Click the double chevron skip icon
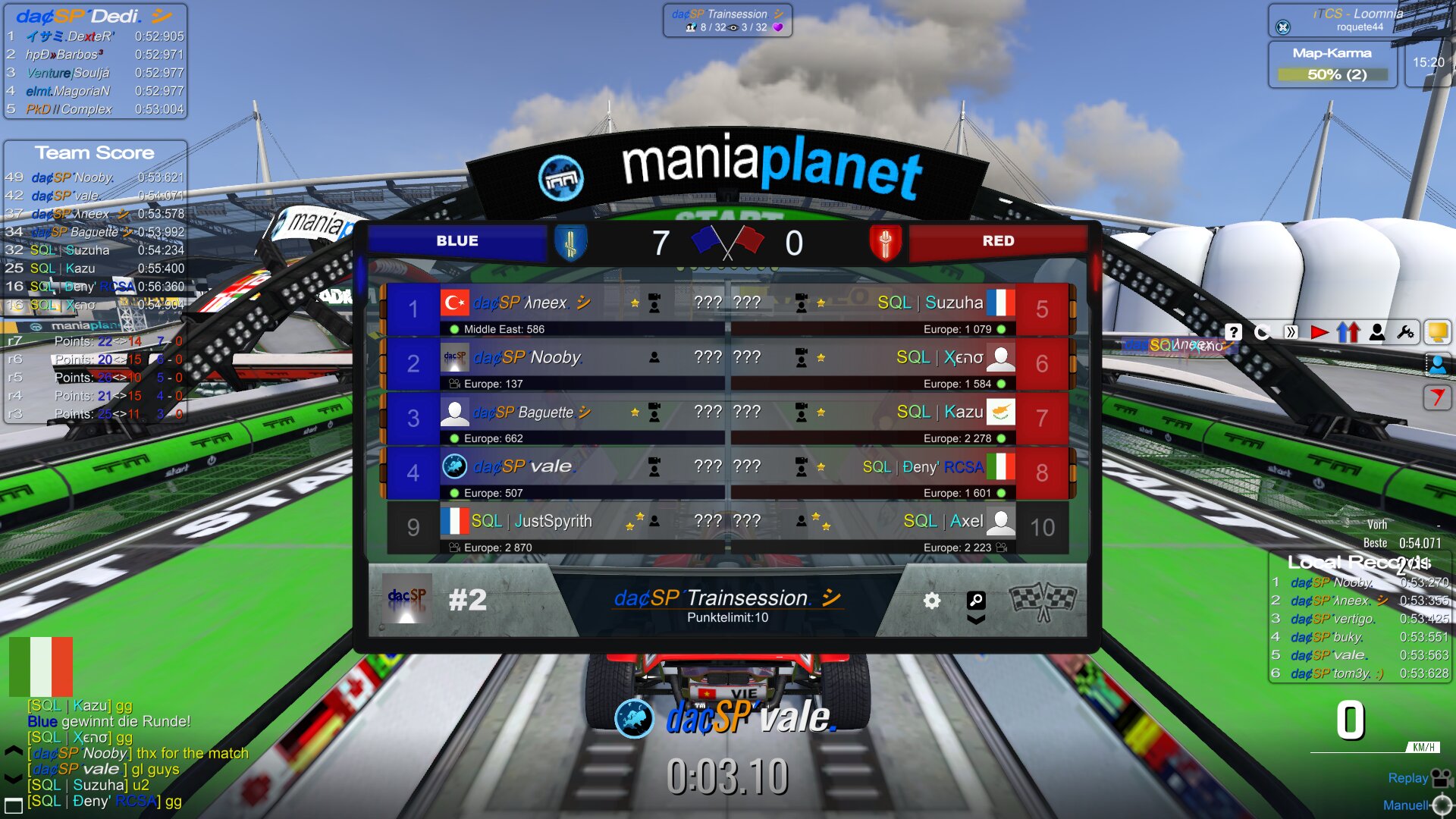 click(1291, 332)
